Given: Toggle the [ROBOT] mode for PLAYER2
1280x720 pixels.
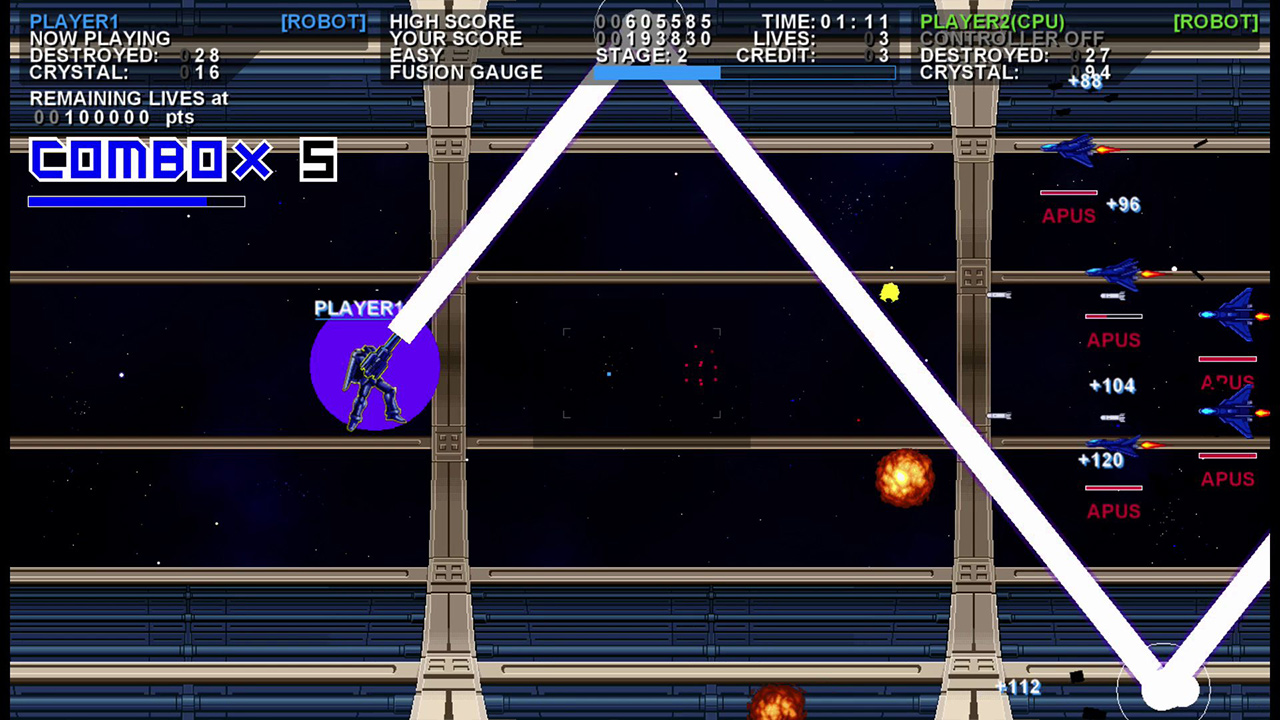Looking at the screenshot, I should (1215, 20).
